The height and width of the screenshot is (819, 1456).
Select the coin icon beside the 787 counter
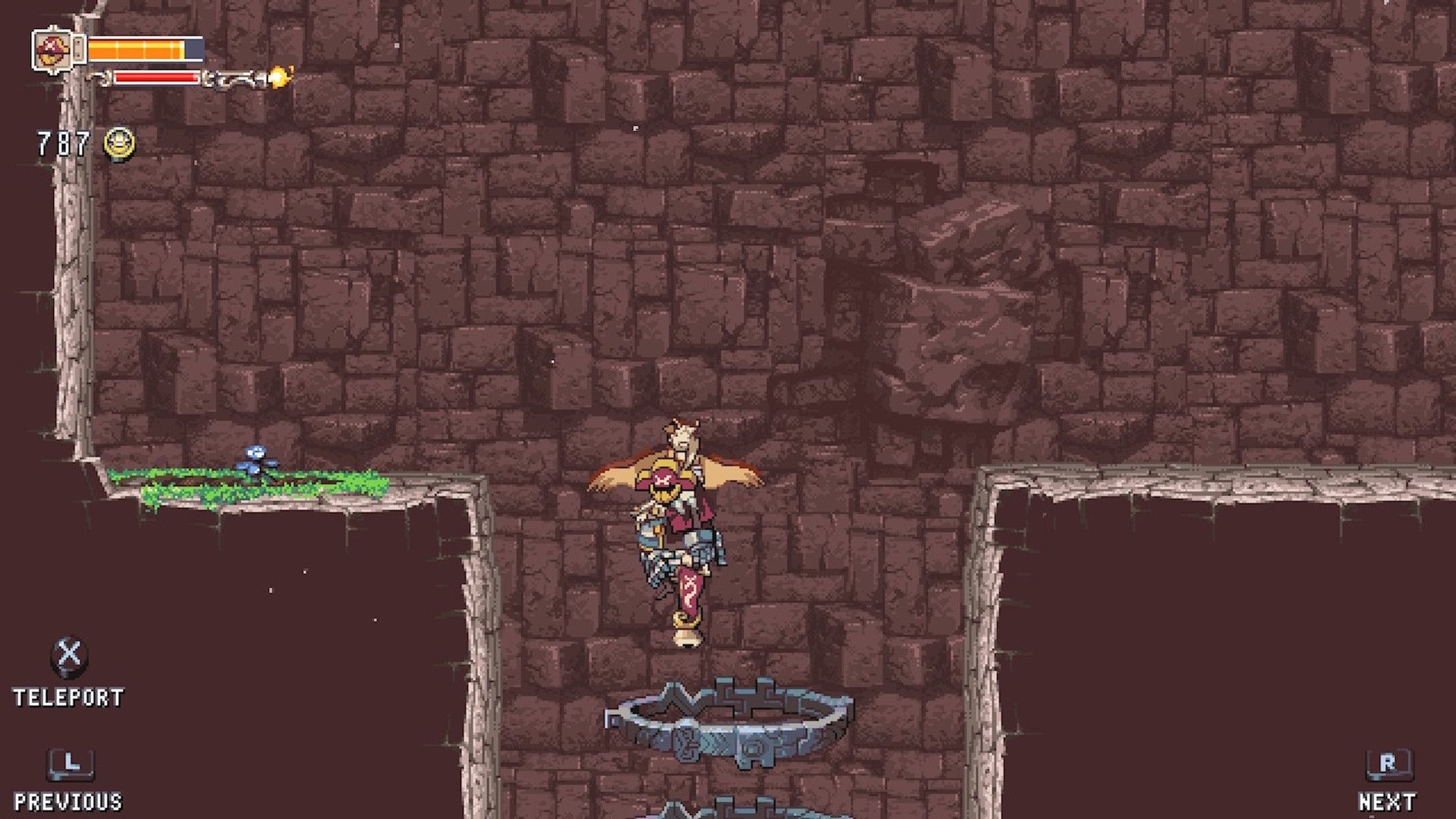(x=119, y=141)
